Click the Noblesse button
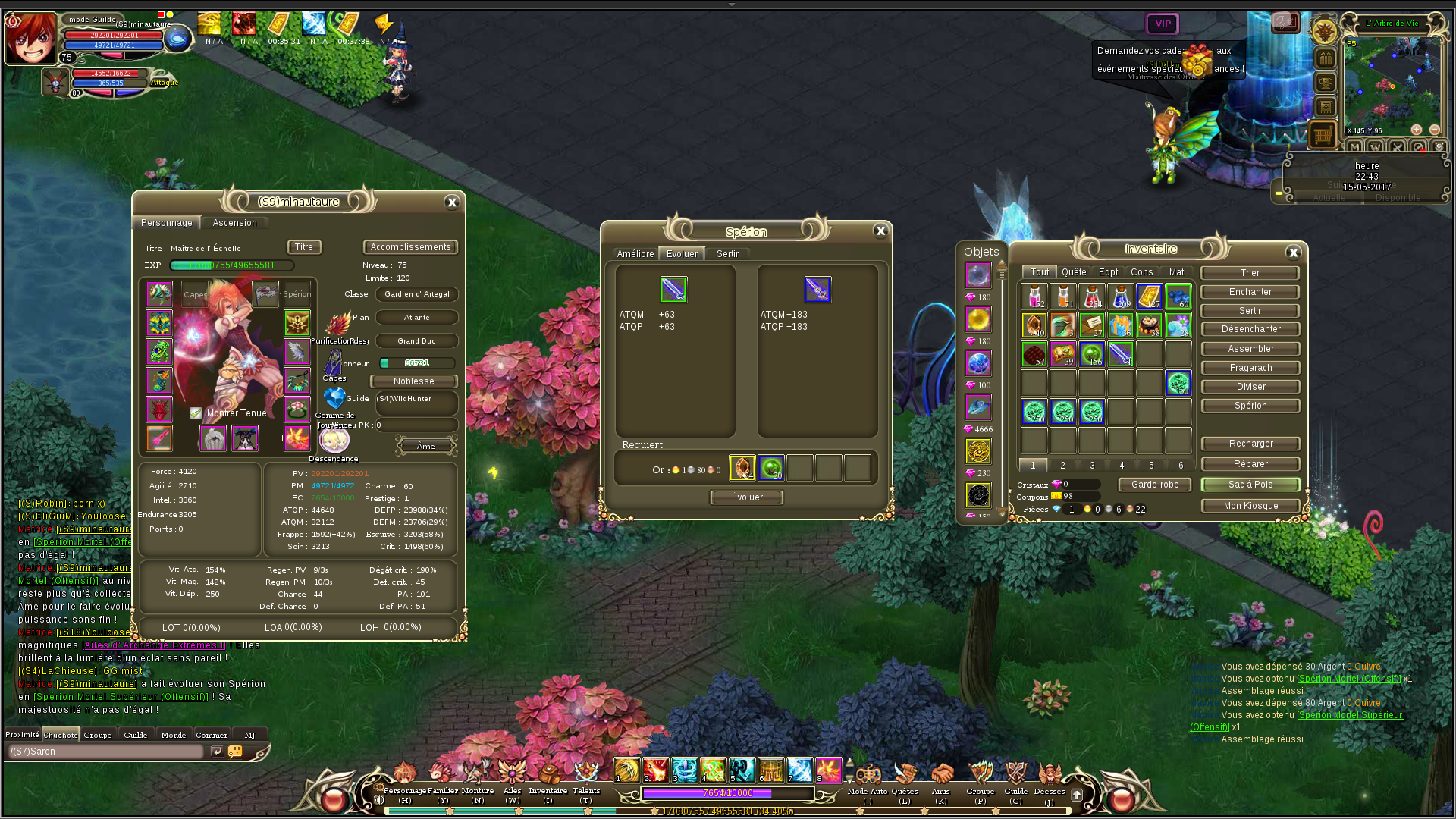The image size is (1456, 819). (413, 381)
